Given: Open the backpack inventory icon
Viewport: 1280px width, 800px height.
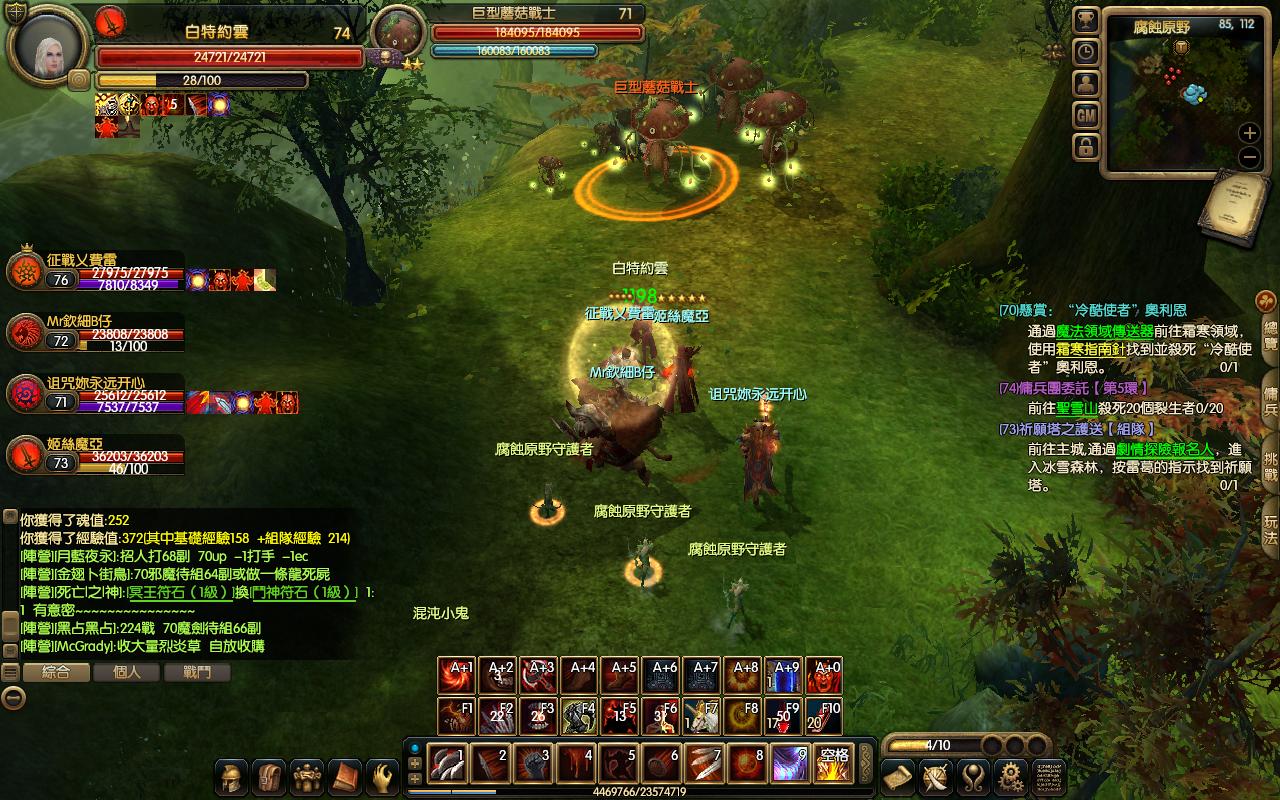Looking at the screenshot, I should coord(269,776).
